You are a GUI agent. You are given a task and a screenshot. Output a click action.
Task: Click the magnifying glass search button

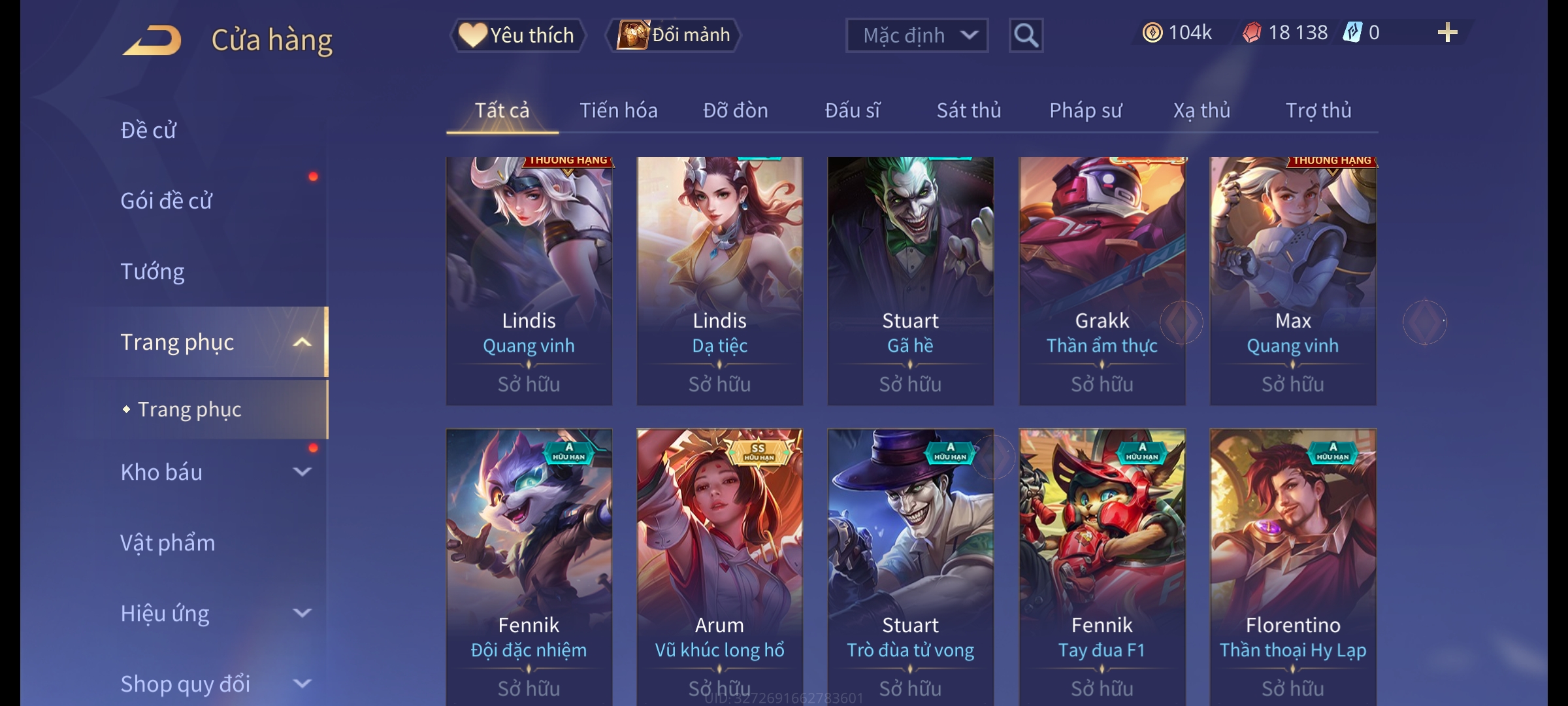(x=1026, y=35)
